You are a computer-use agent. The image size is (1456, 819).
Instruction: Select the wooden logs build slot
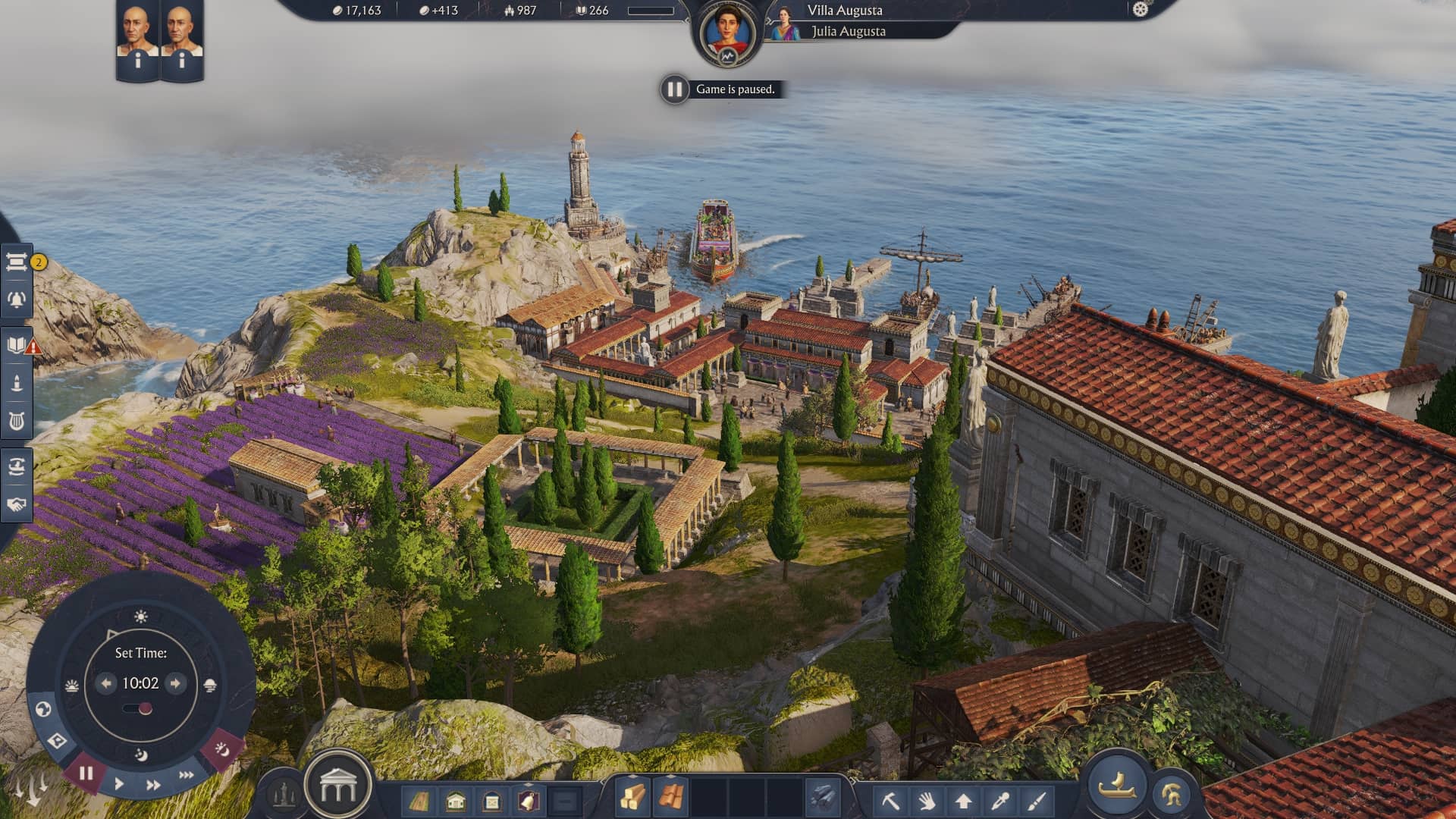tap(632, 798)
